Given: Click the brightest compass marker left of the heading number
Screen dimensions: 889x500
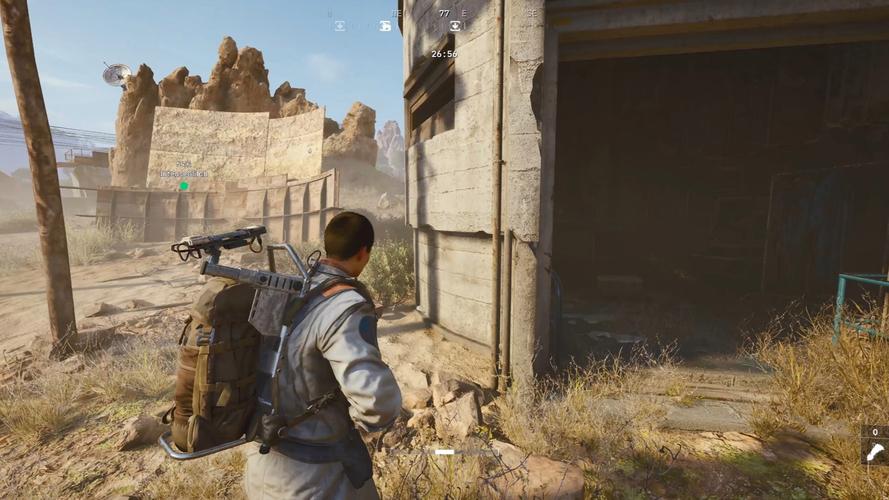Looking at the screenshot, I should (385, 26).
